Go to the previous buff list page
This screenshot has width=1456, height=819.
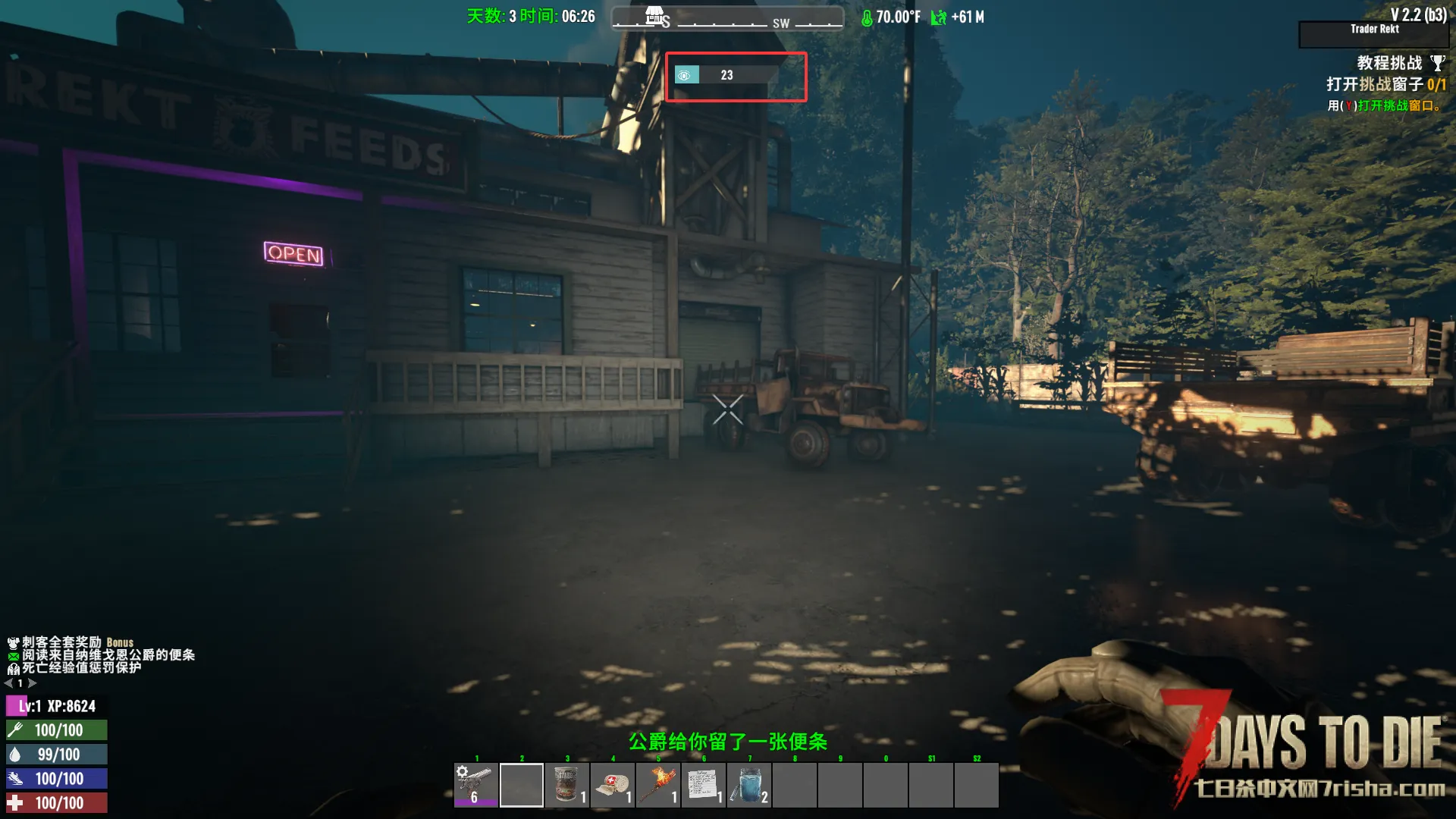[8, 683]
